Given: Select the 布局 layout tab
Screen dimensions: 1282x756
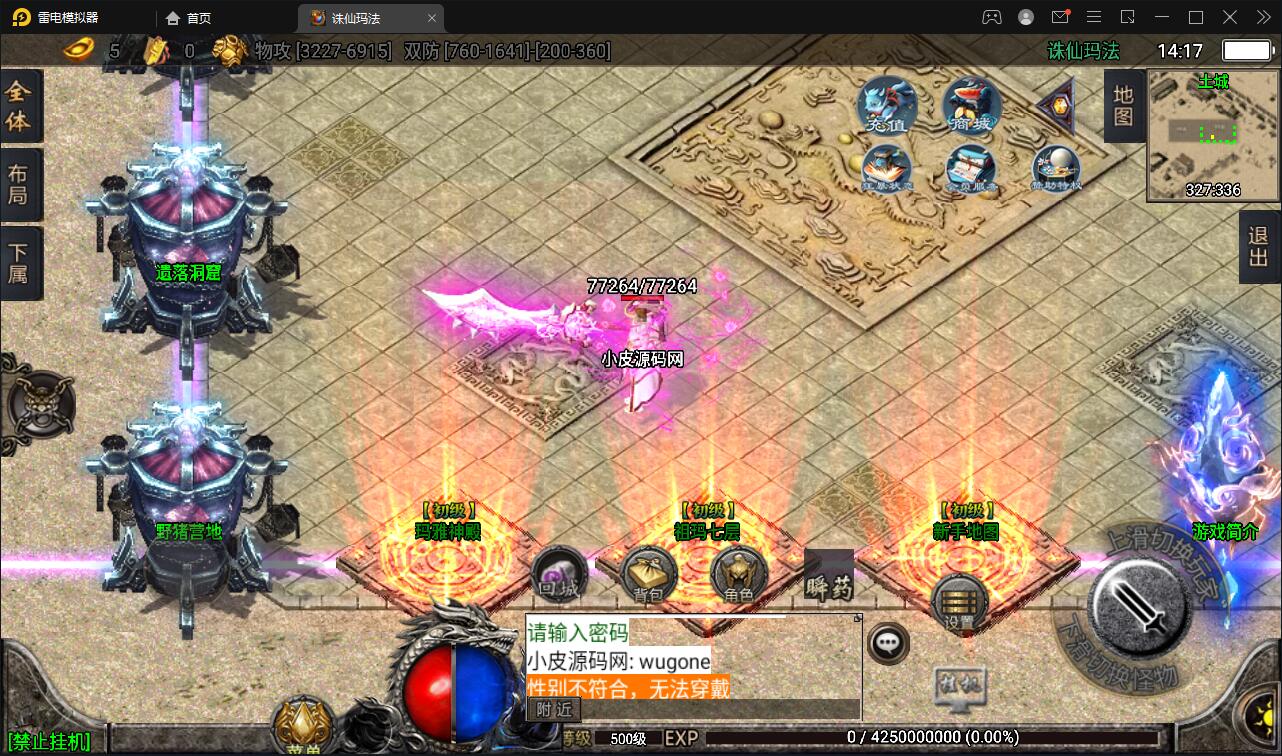Looking at the screenshot, I should (19, 184).
